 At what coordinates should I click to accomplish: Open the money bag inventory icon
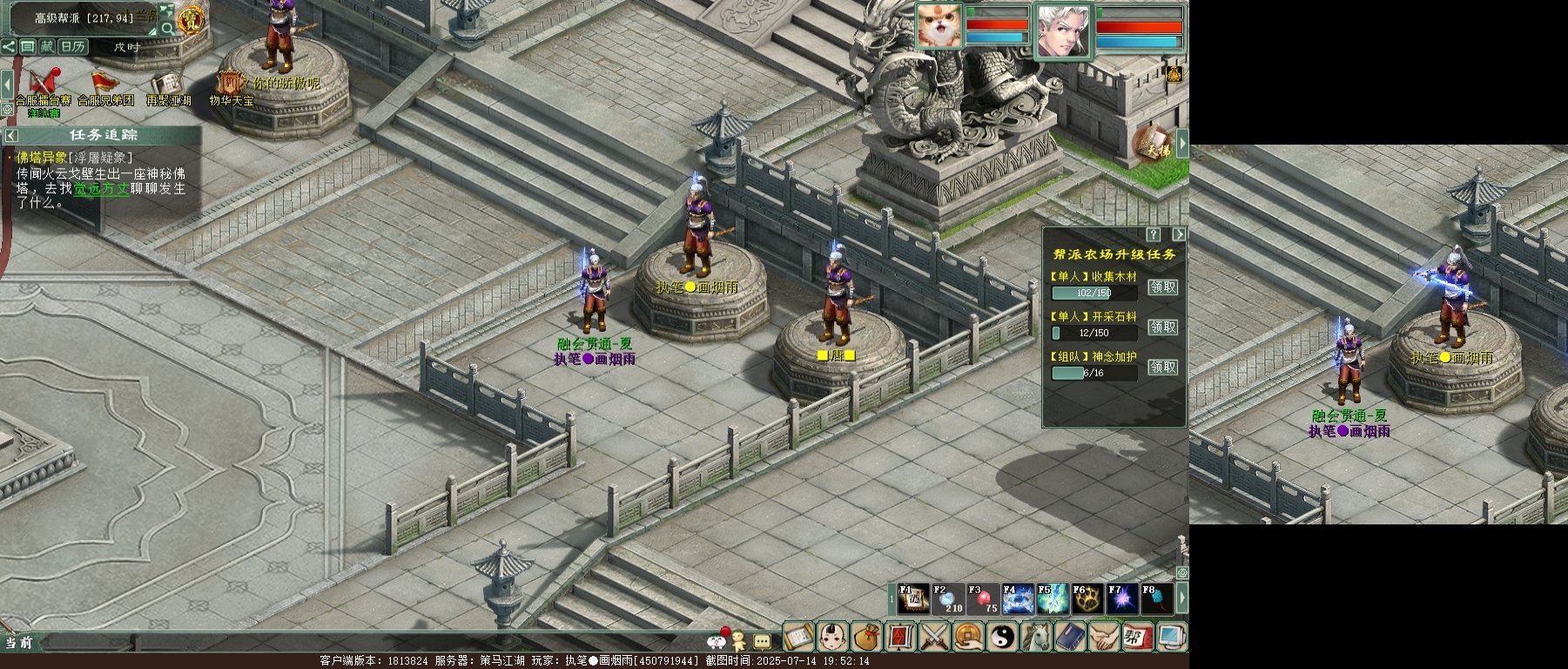pyautogui.click(x=866, y=637)
